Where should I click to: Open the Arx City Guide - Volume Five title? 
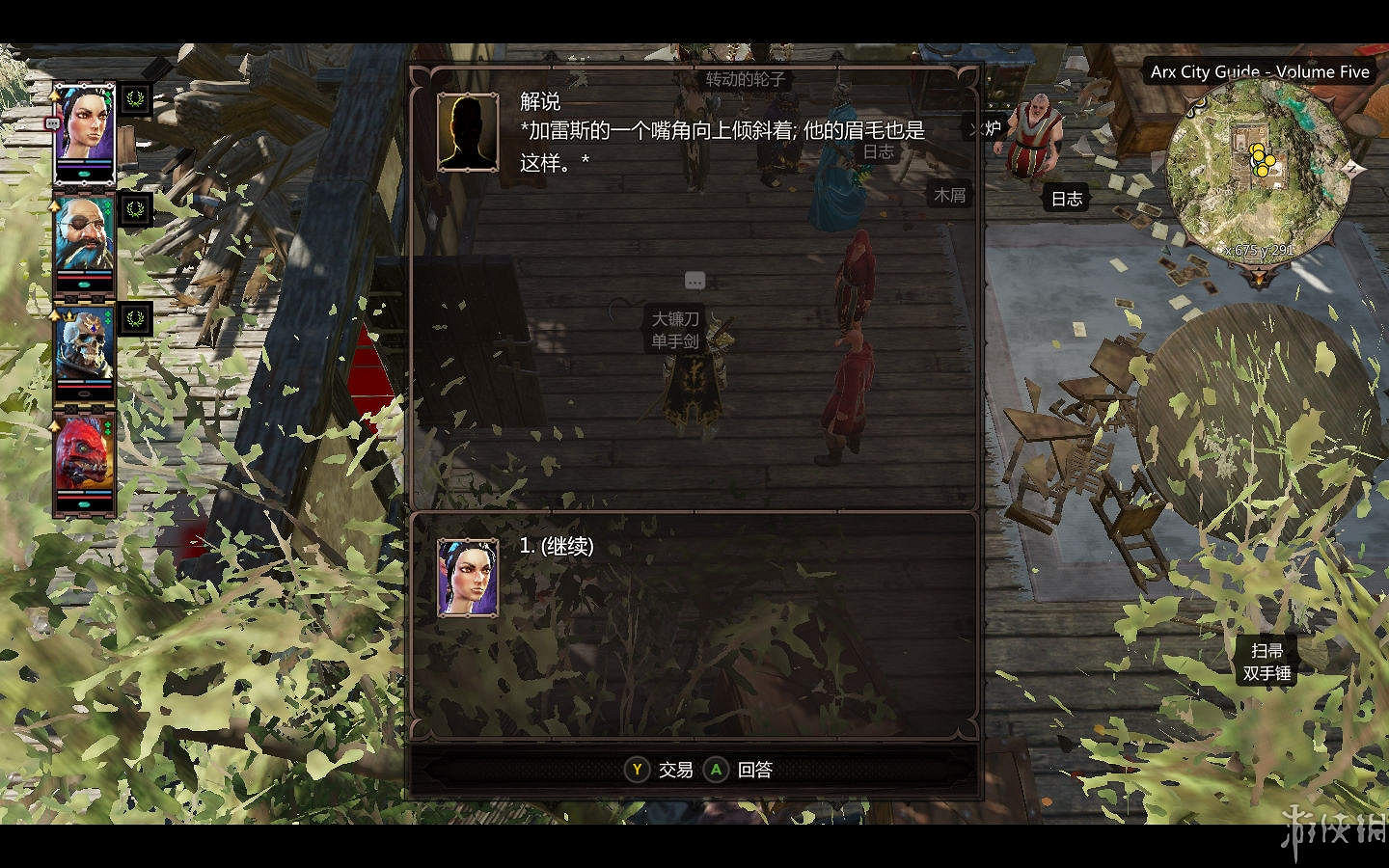(x=1259, y=71)
